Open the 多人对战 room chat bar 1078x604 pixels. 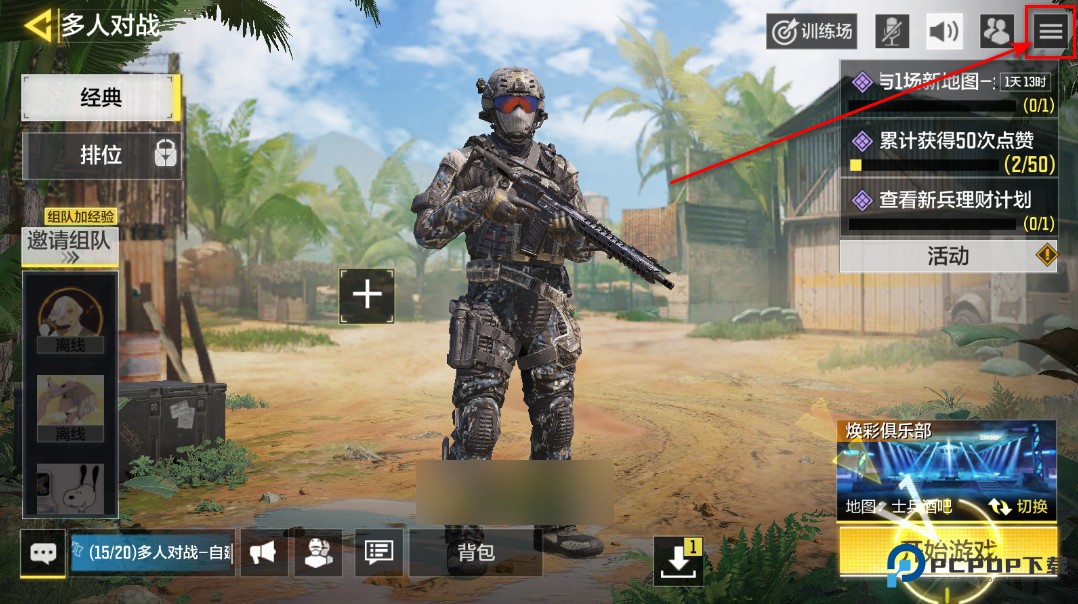tap(153, 553)
